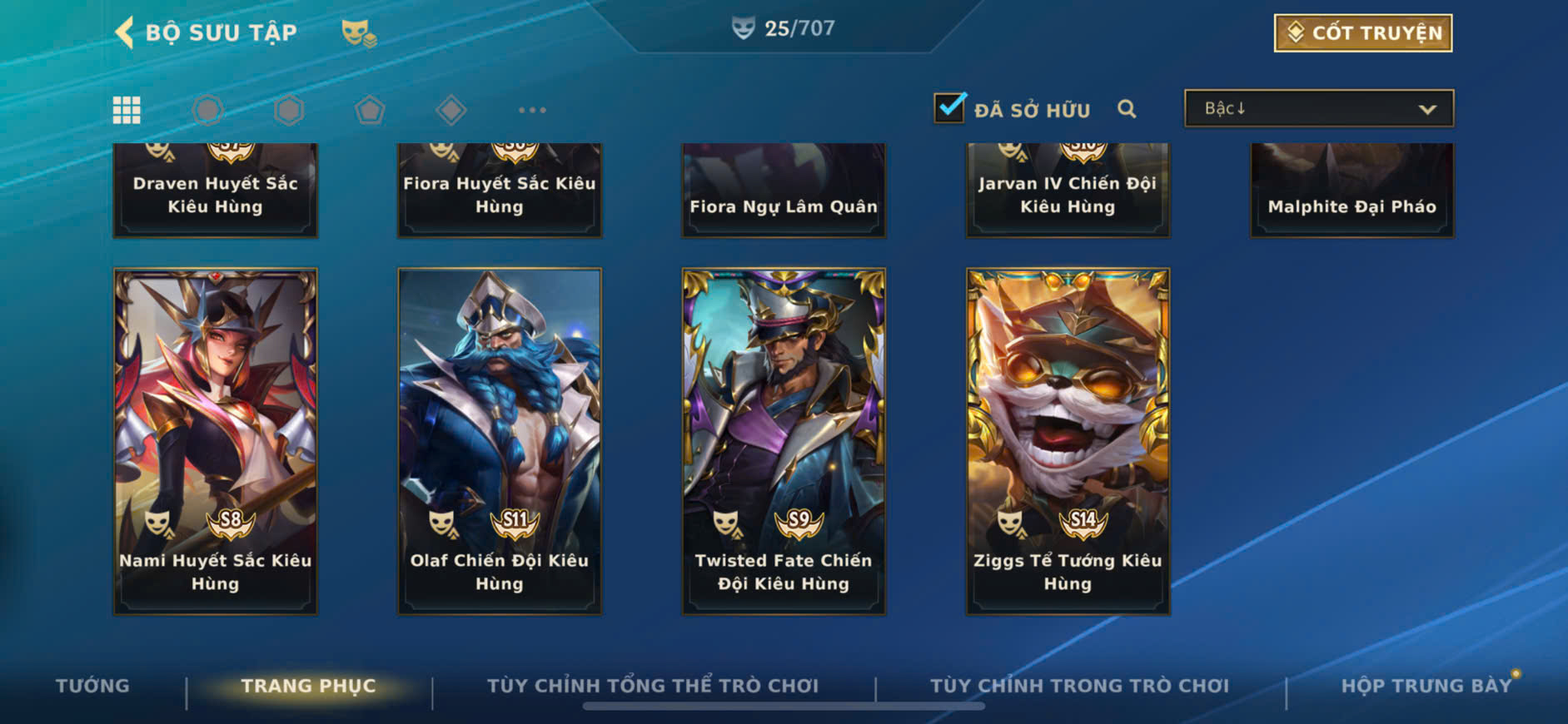
Task: Switch to Tùy Chỉnh Tổng Thể Trò Chơi tab
Action: point(653,686)
